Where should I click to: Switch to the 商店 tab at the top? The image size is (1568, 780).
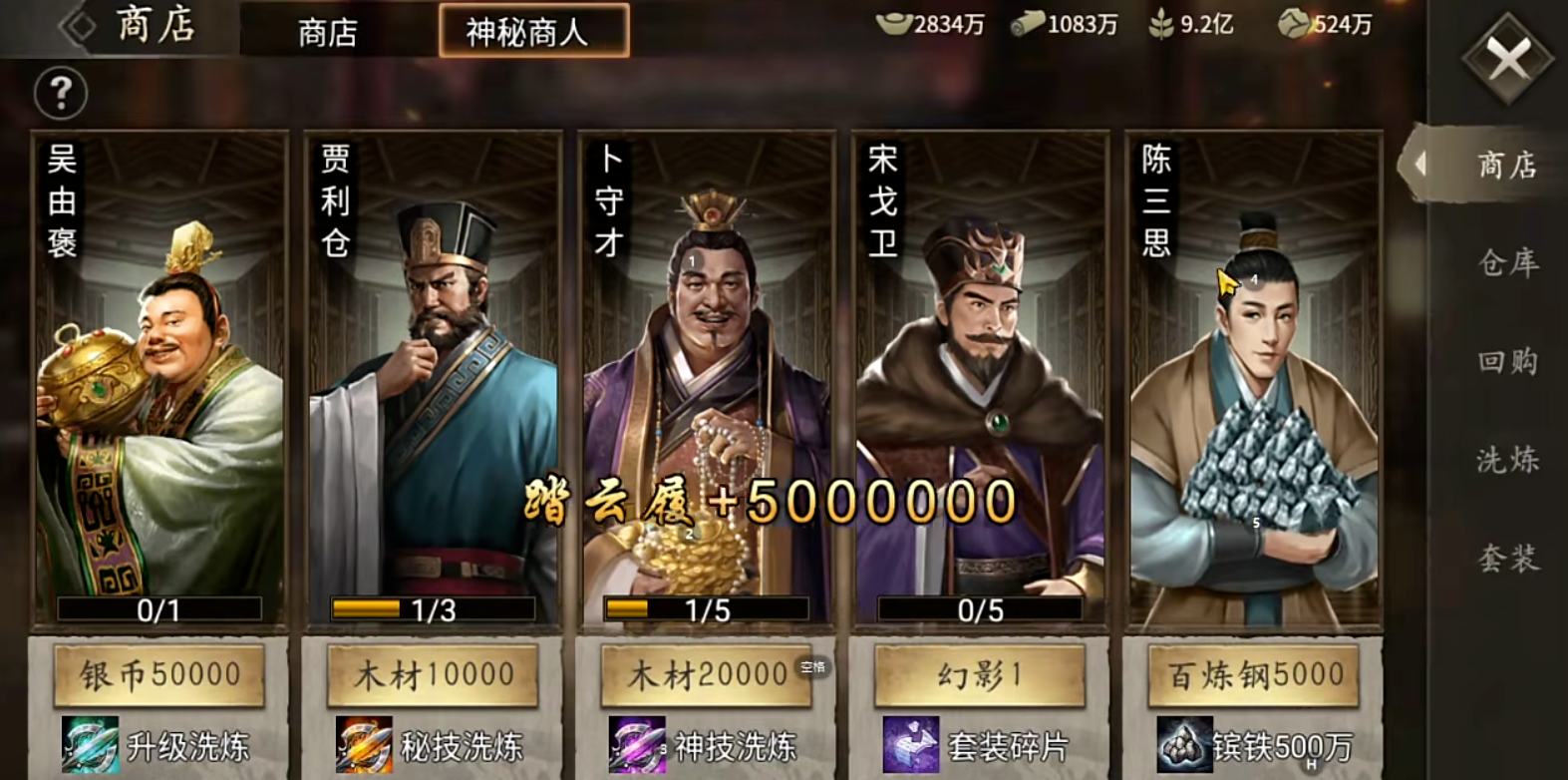coord(326,32)
